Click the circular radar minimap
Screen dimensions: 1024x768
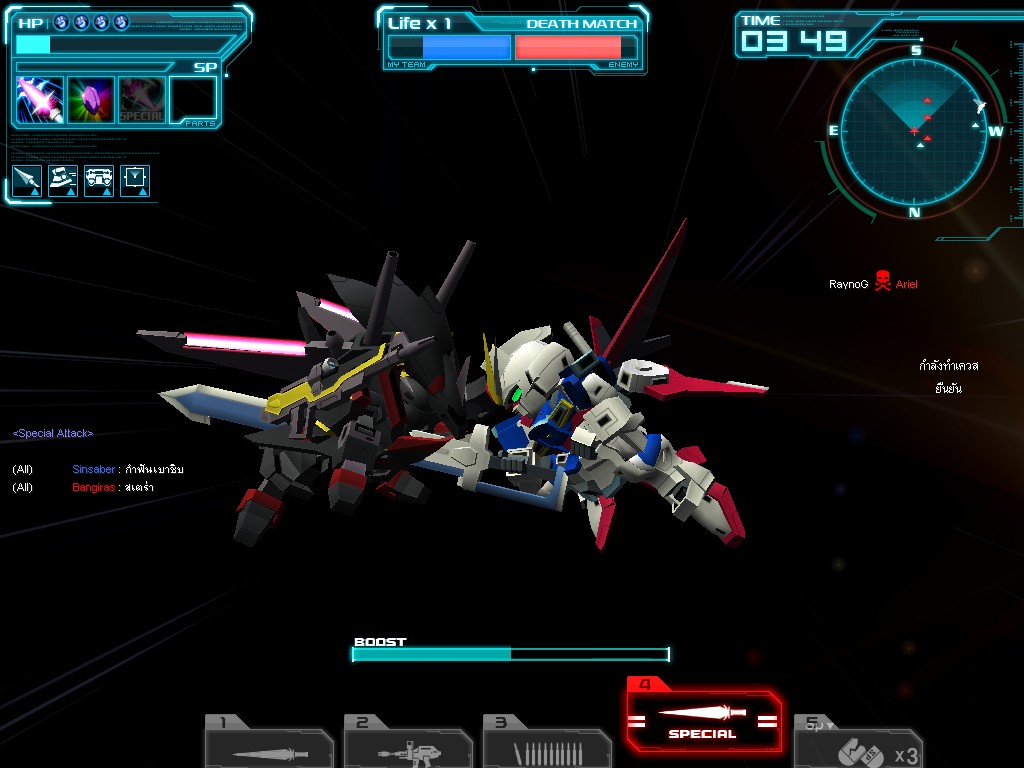(x=914, y=129)
